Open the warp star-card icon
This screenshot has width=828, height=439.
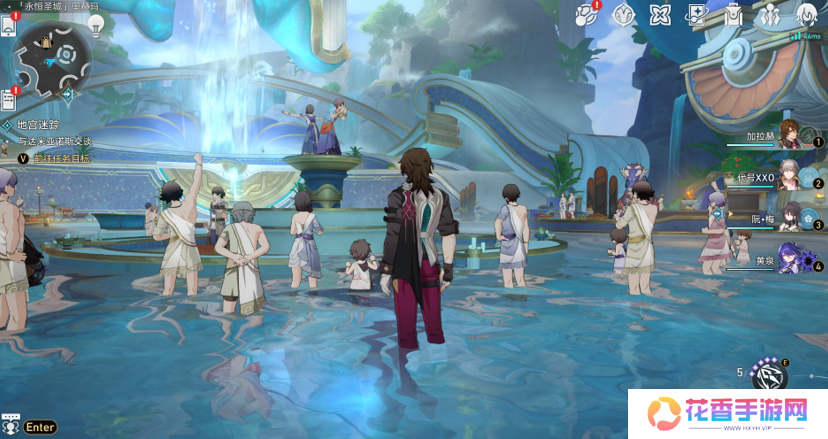pos(695,14)
